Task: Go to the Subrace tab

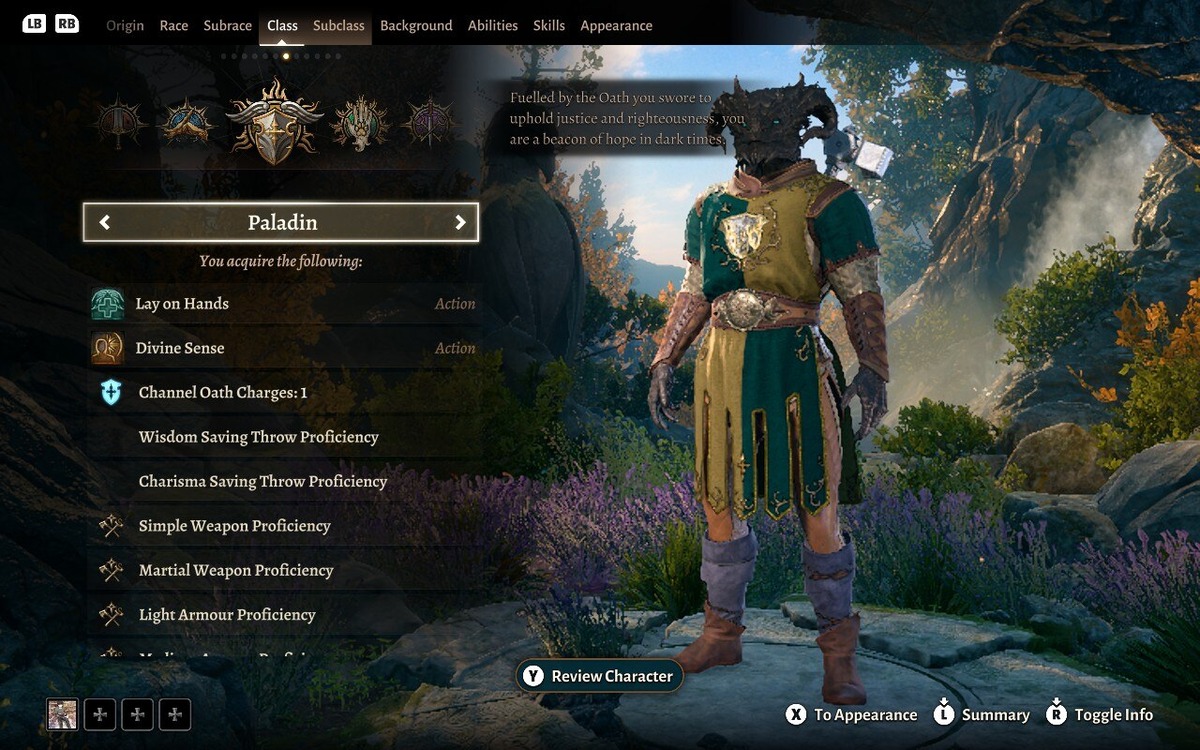Action: tap(227, 26)
